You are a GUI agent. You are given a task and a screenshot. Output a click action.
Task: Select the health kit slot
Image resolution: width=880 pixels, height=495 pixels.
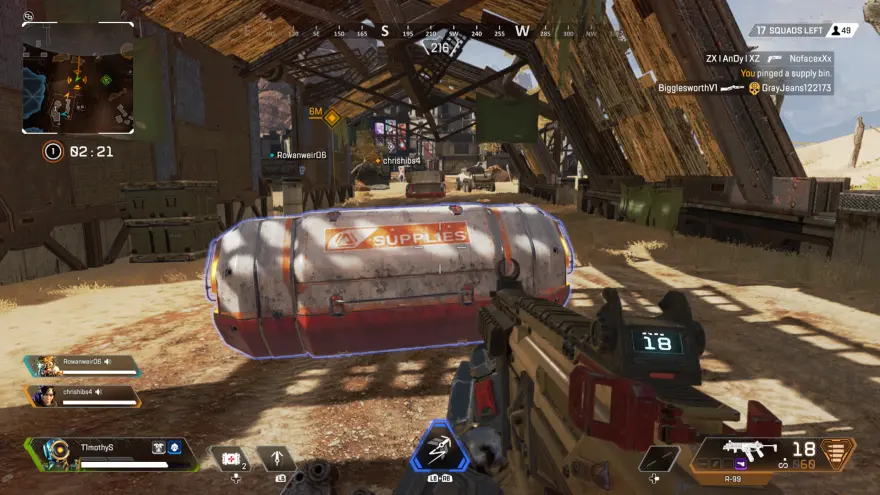point(232,459)
